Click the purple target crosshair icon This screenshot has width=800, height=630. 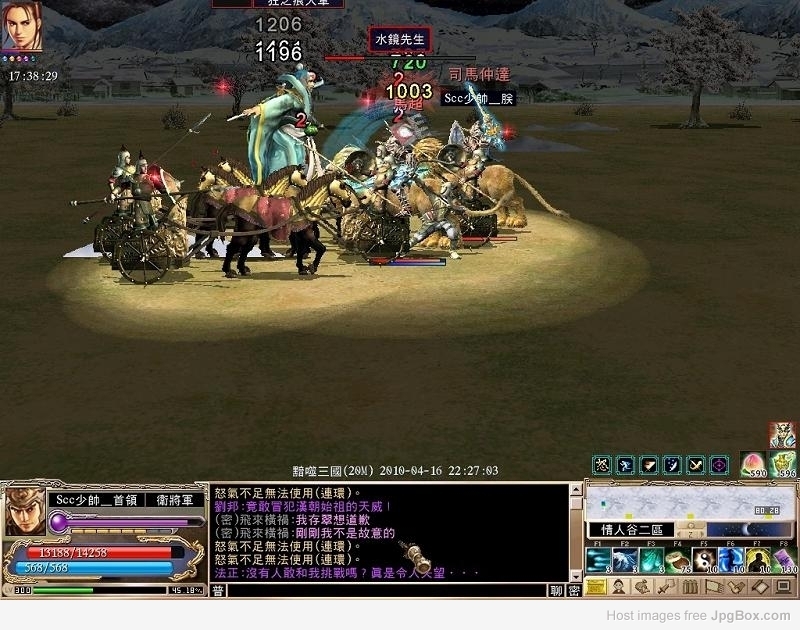click(719, 465)
